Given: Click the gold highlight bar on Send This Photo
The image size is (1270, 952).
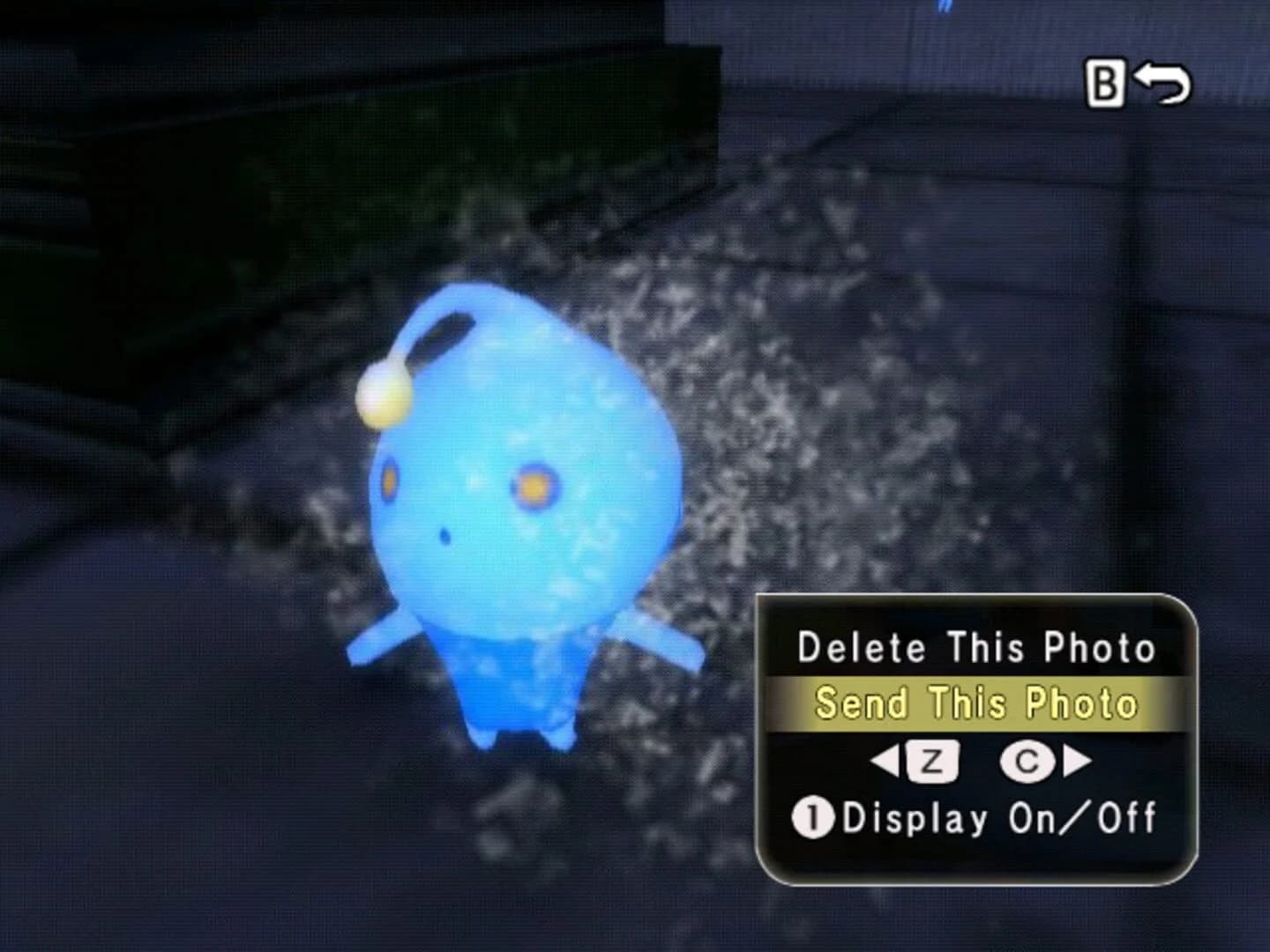Looking at the screenshot, I should pyautogui.click(x=977, y=703).
